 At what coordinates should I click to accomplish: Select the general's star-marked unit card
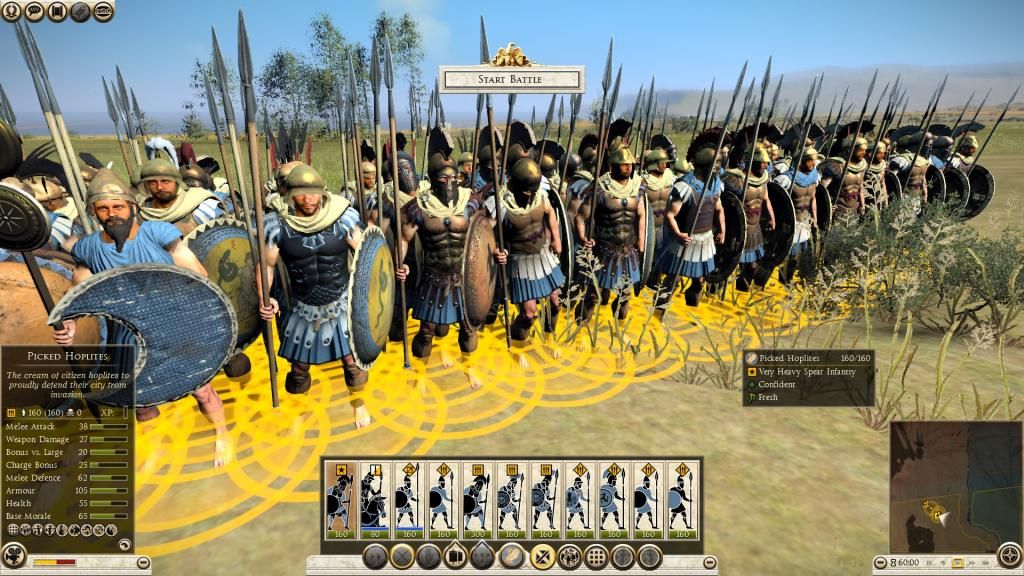(x=340, y=497)
